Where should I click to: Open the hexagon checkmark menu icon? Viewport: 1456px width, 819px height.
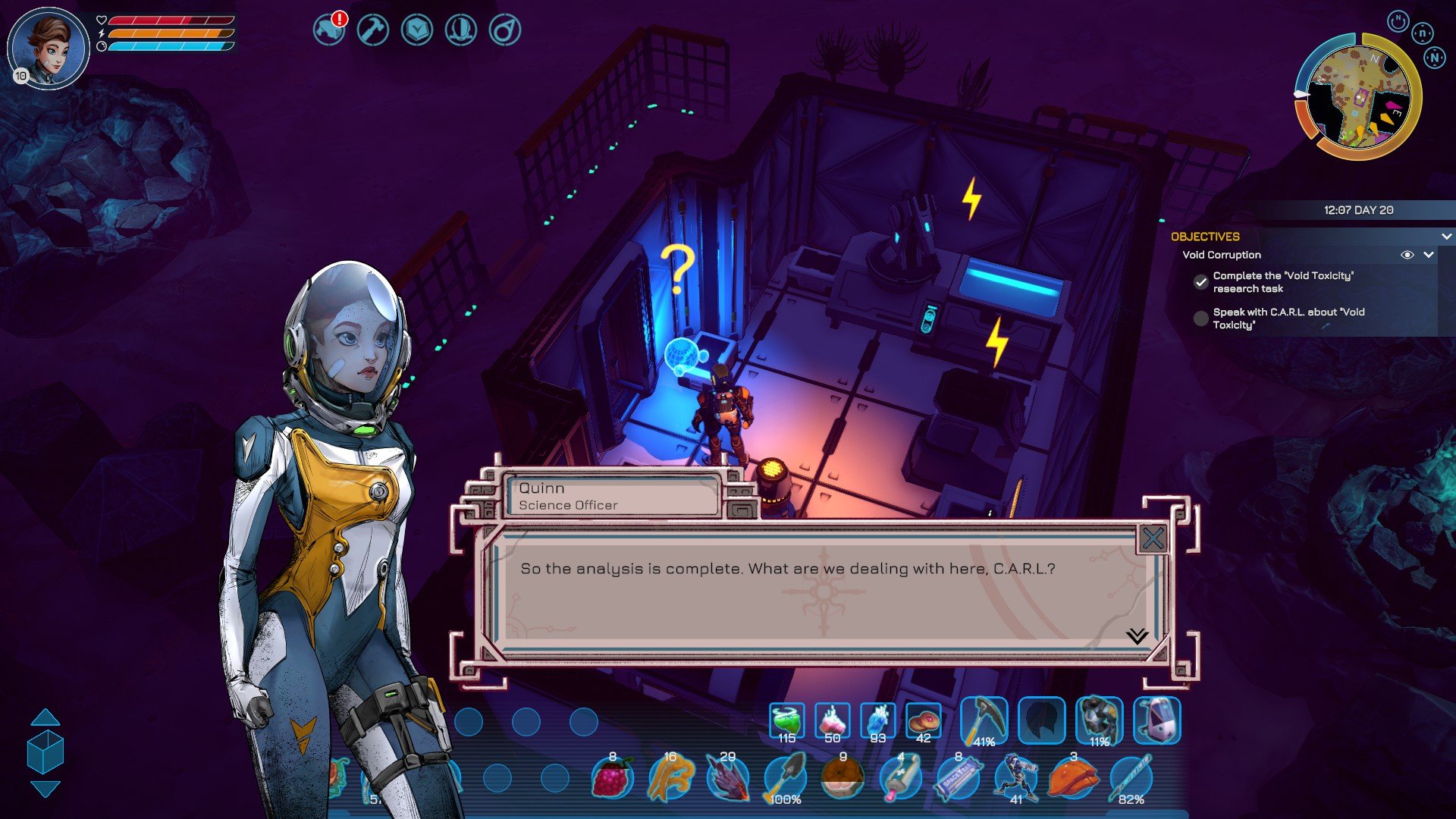click(x=417, y=30)
